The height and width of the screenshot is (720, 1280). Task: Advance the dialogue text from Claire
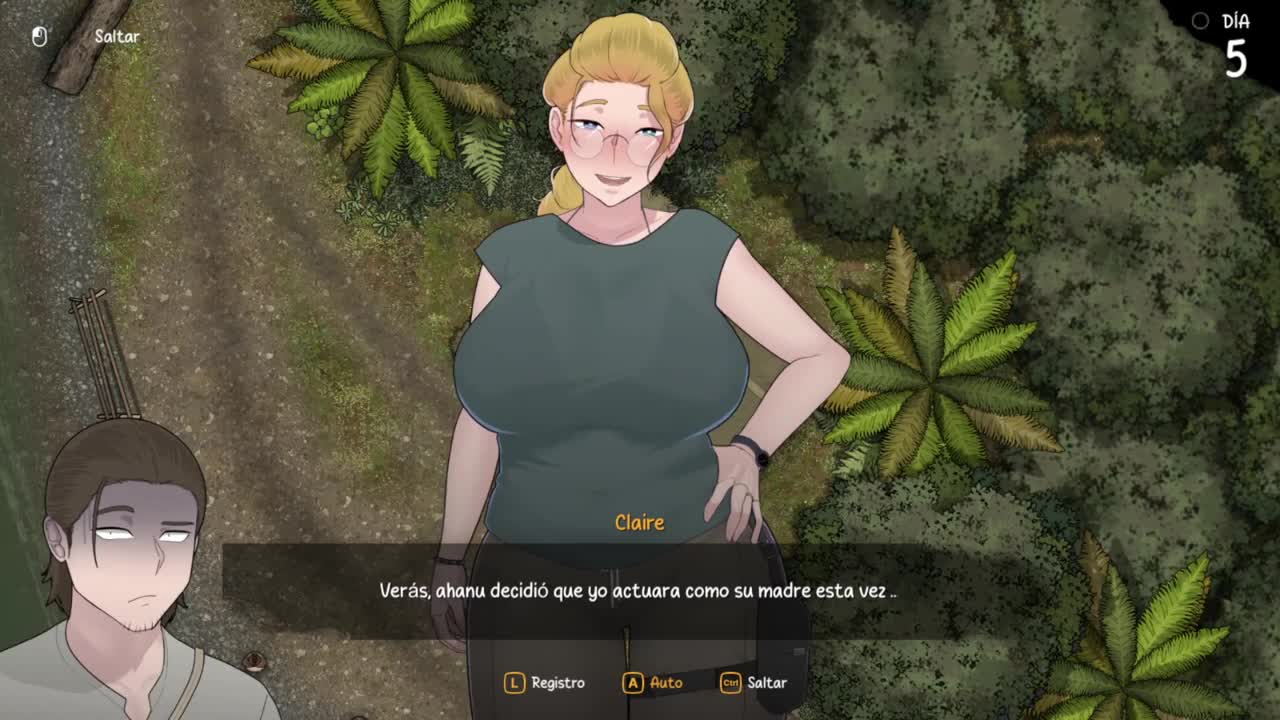coord(638,591)
